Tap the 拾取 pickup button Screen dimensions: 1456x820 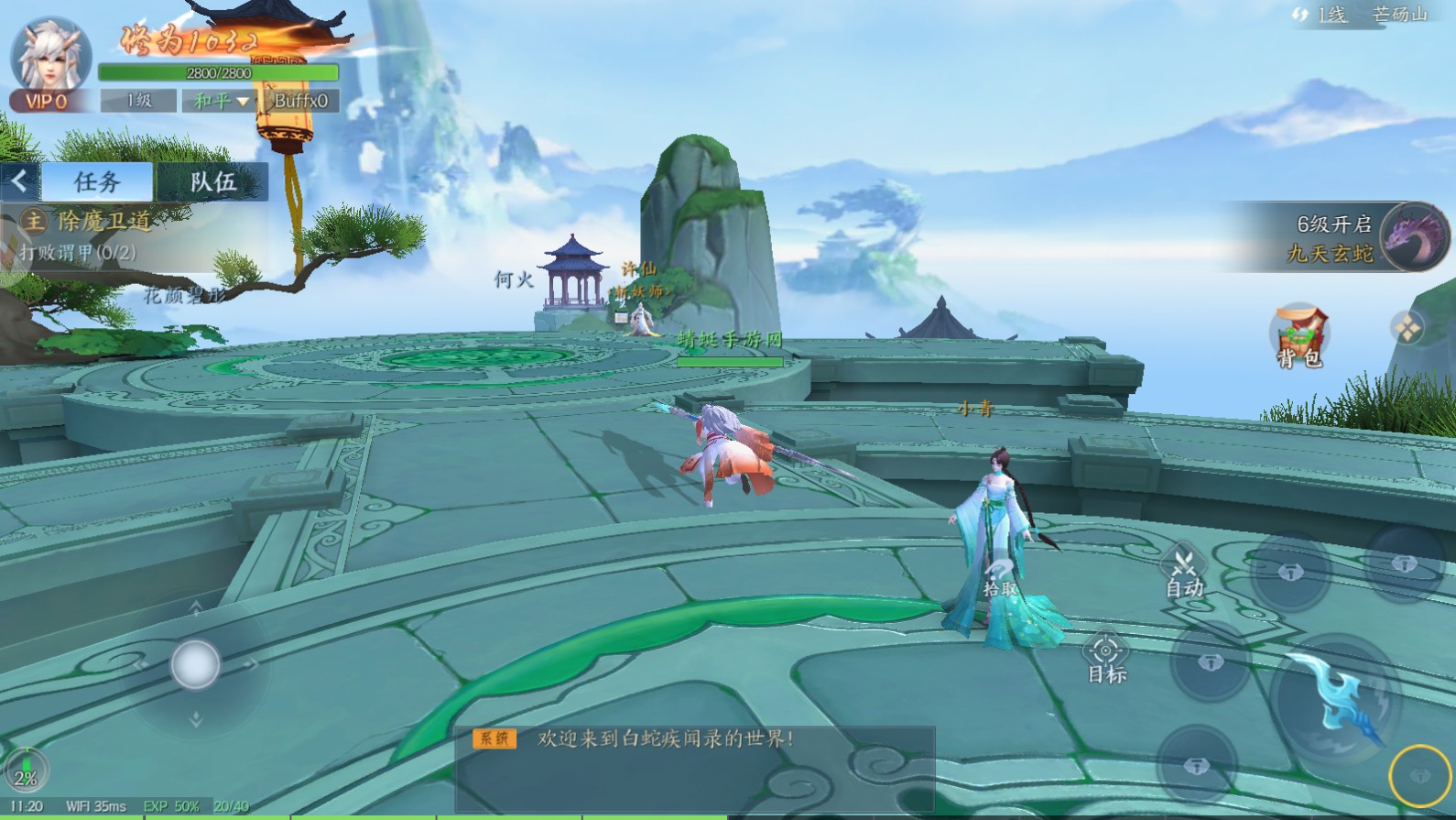tap(1000, 579)
